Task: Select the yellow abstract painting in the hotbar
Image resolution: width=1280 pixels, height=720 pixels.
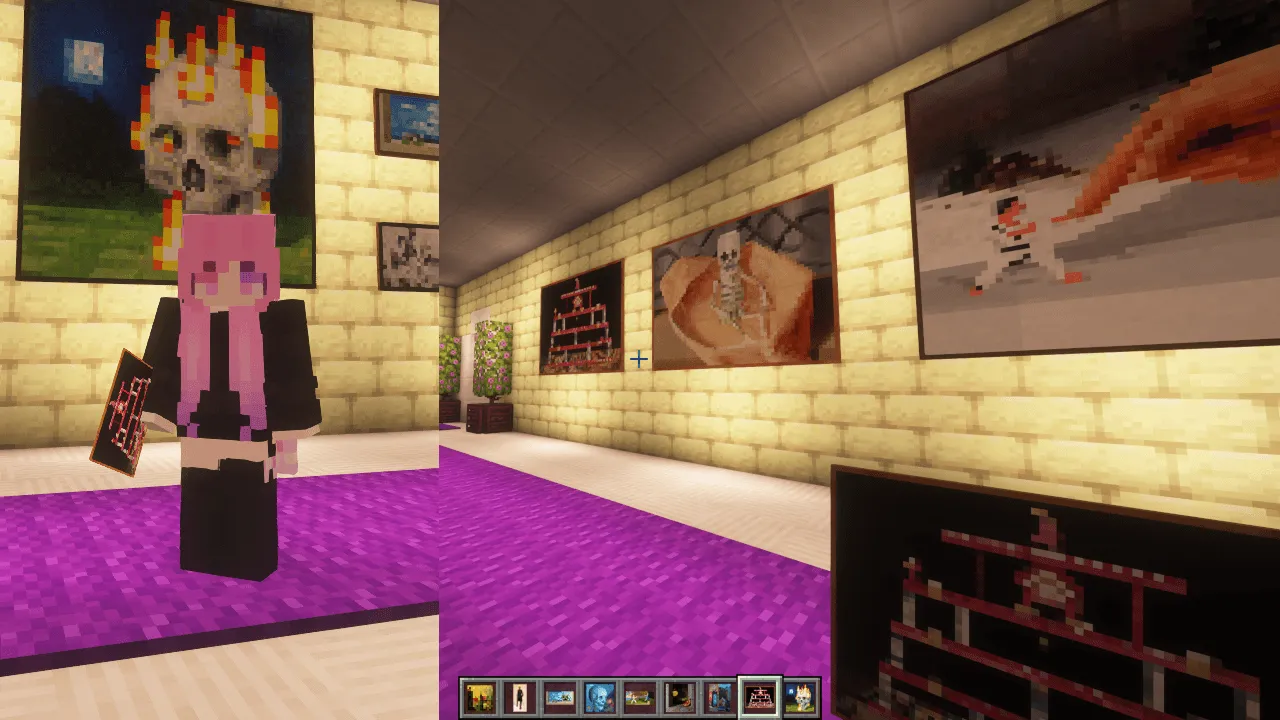Action: pos(480,697)
